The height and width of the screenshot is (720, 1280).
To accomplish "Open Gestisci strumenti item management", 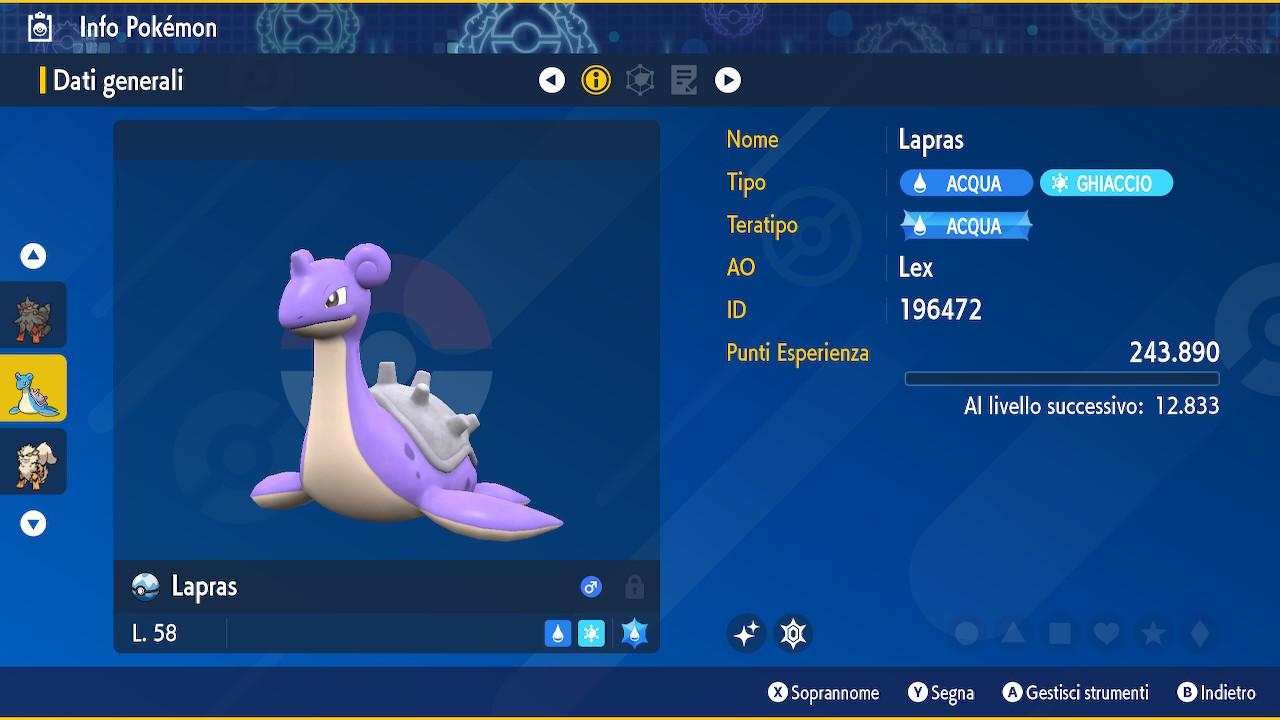I will point(1075,693).
